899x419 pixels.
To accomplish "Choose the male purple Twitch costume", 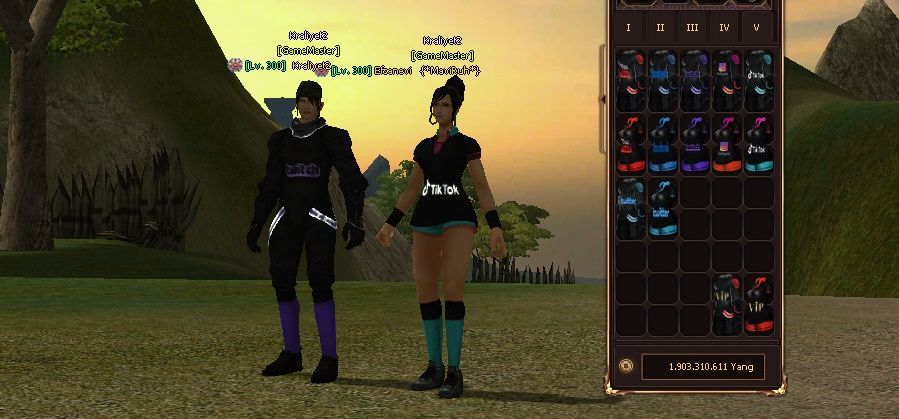I will coord(693,81).
